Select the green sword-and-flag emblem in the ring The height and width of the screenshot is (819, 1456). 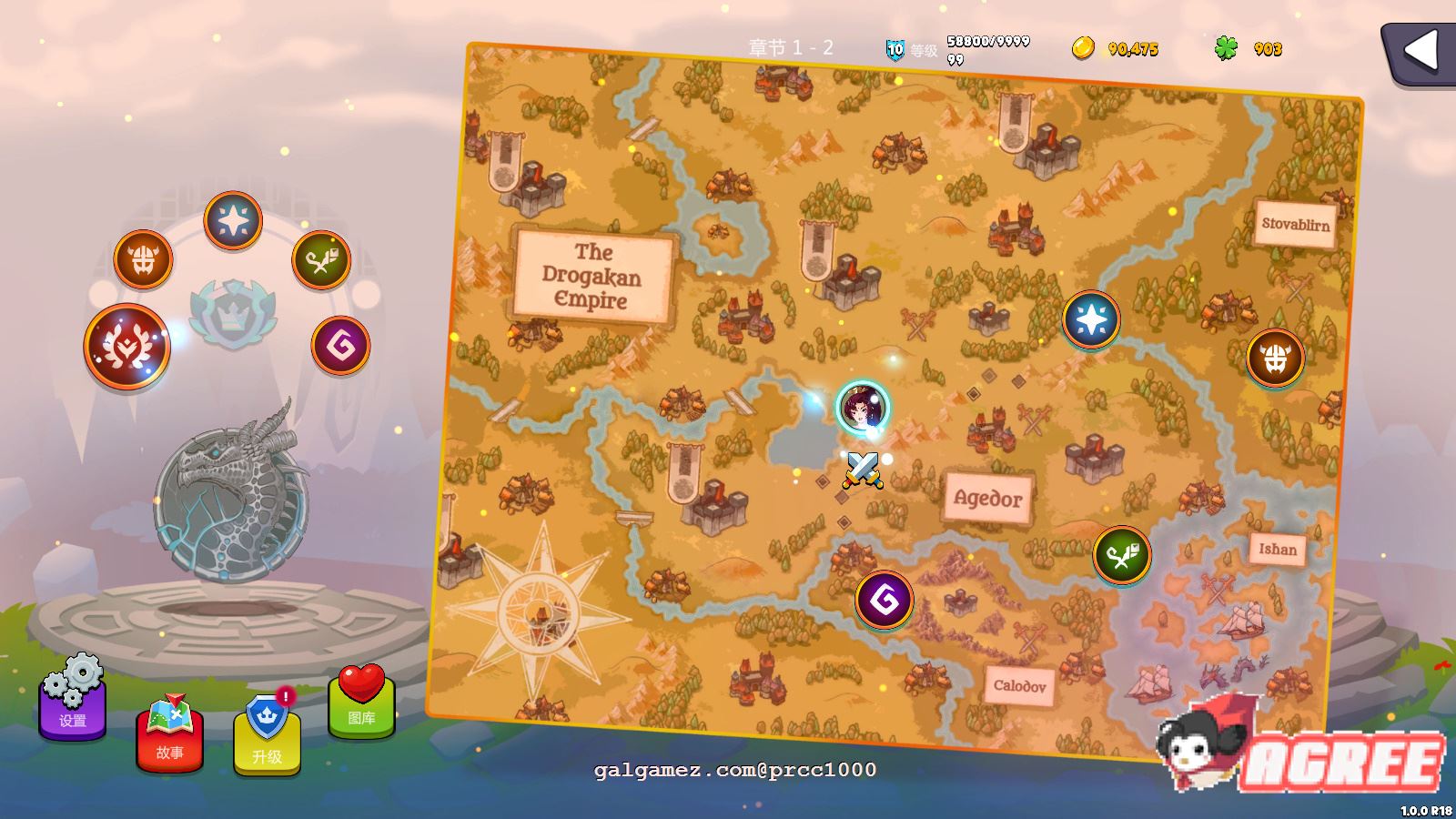(x=321, y=260)
